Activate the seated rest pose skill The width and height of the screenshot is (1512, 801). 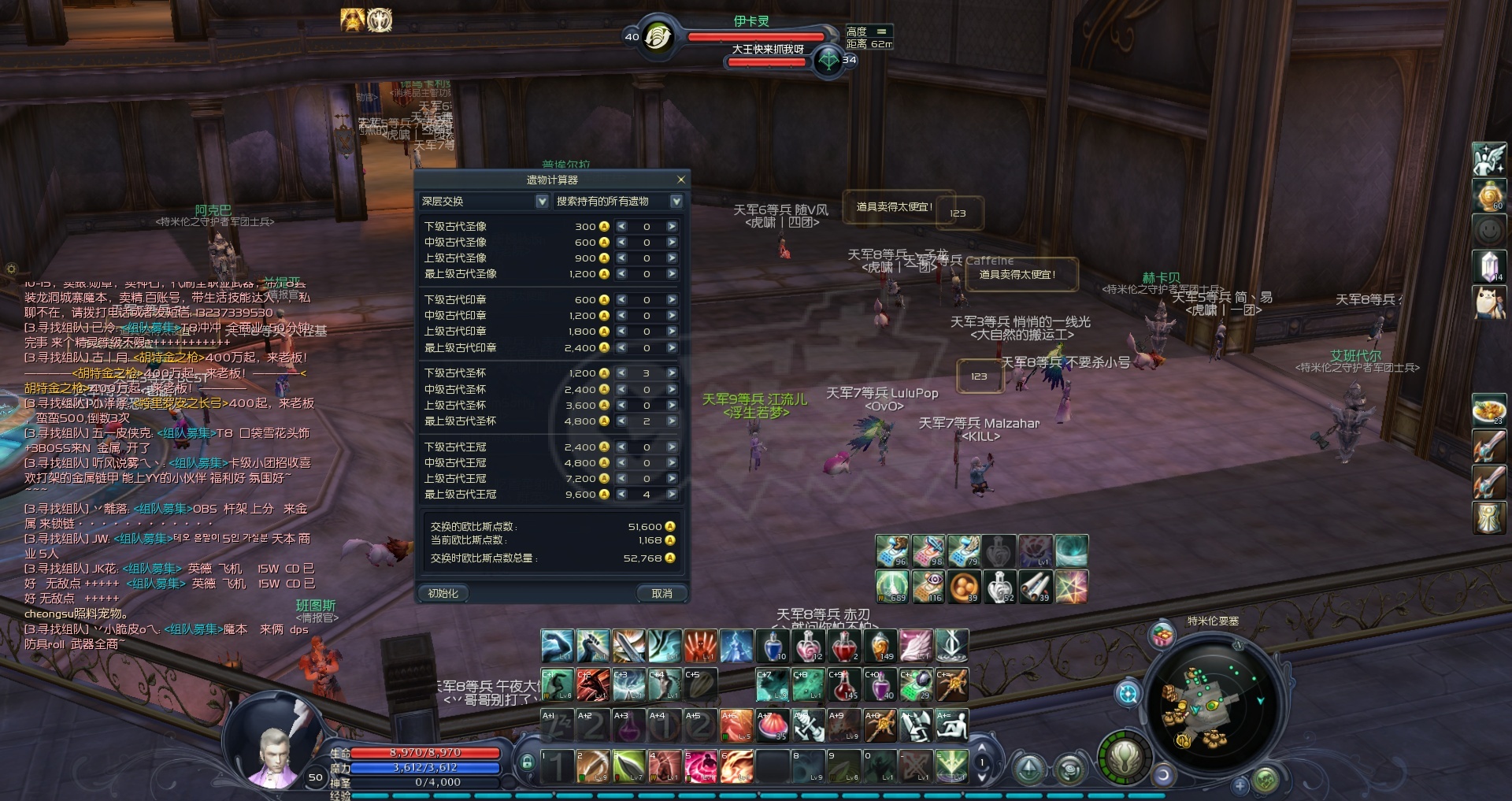tap(951, 725)
